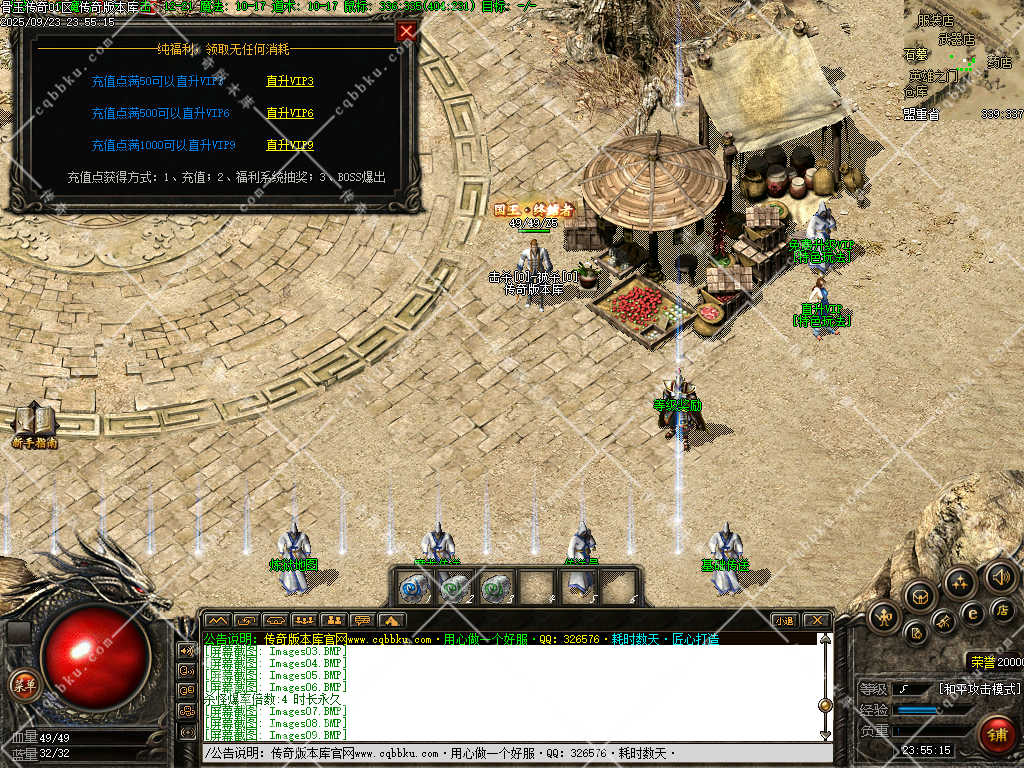Open the 店 shop round button
This screenshot has width=1024, height=768.
[1003, 609]
